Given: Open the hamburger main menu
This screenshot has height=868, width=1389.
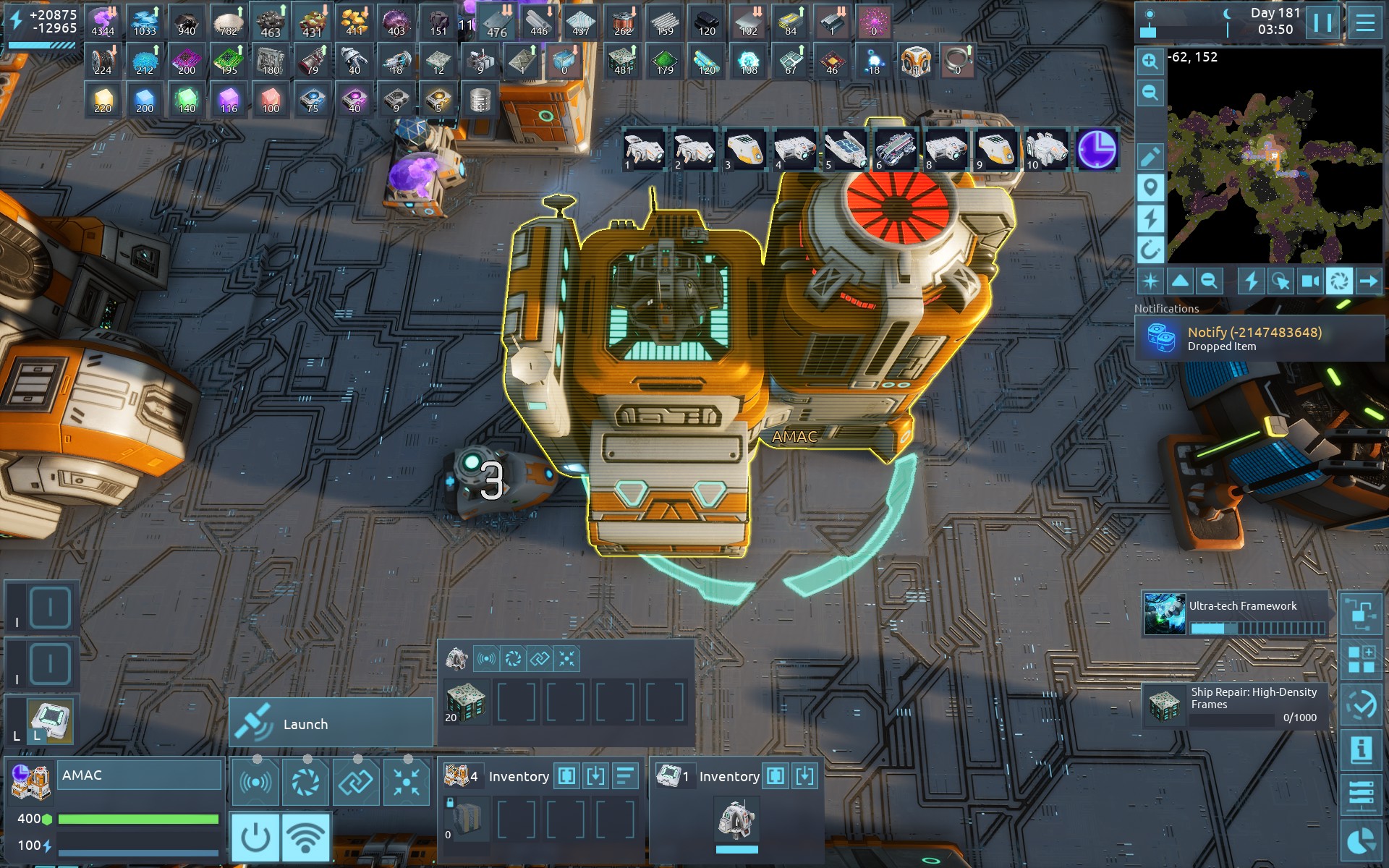Looking at the screenshot, I should point(1364,23).
